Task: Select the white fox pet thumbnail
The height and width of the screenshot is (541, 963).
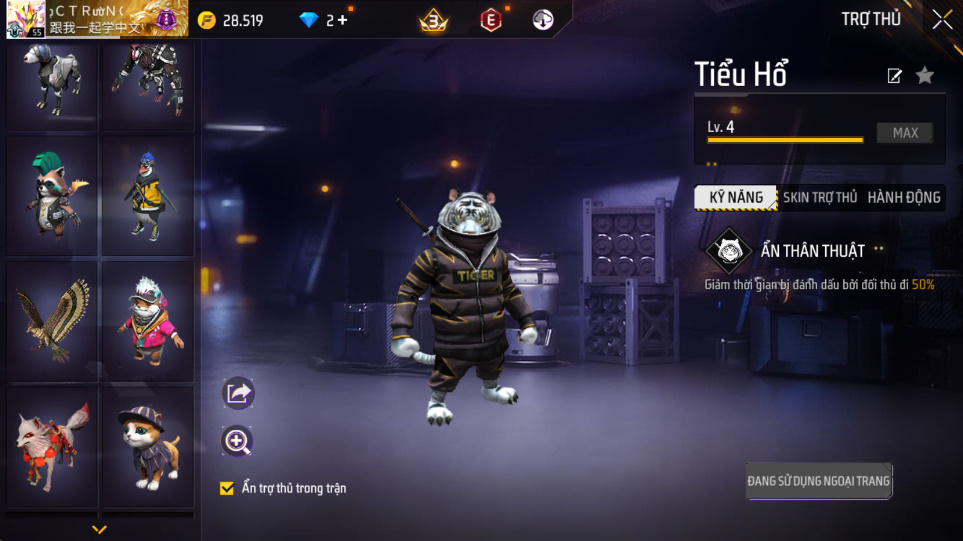Action: tap(52, 445)
